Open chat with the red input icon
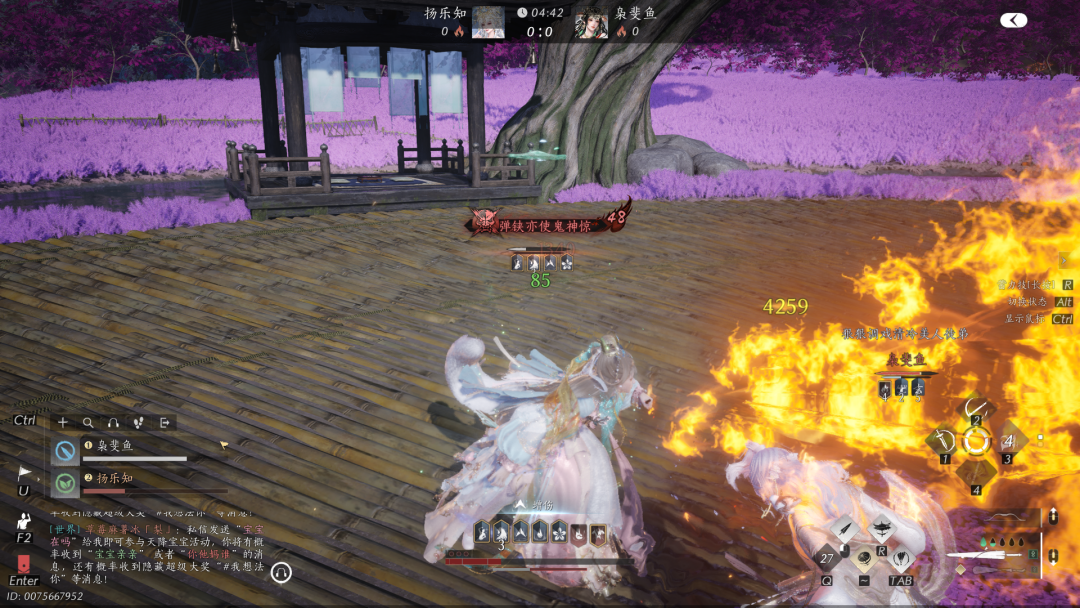1080x608 pixels. (24, 563)
